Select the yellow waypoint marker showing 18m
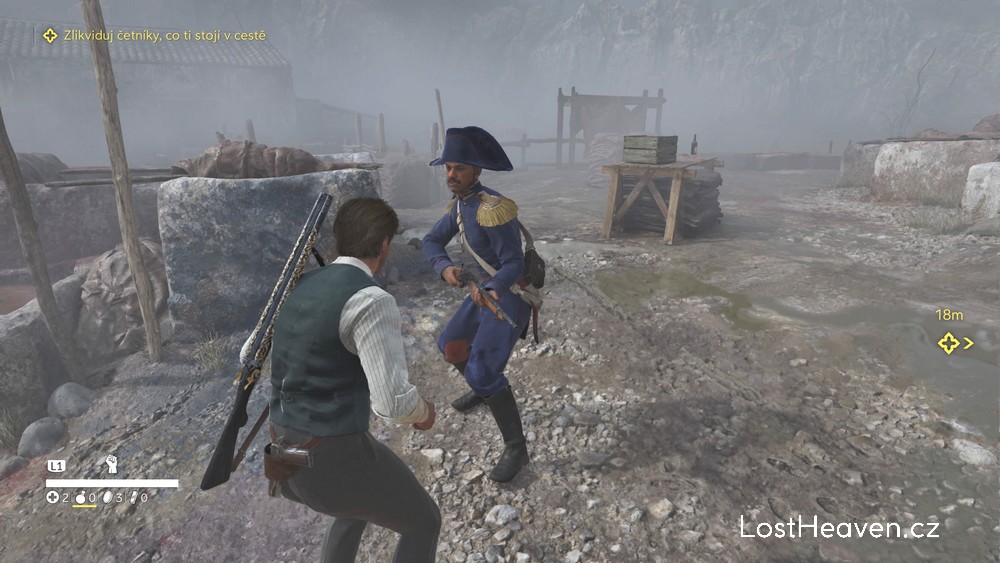Viewport: 1000px width, 563px height. tap(949, 343)
